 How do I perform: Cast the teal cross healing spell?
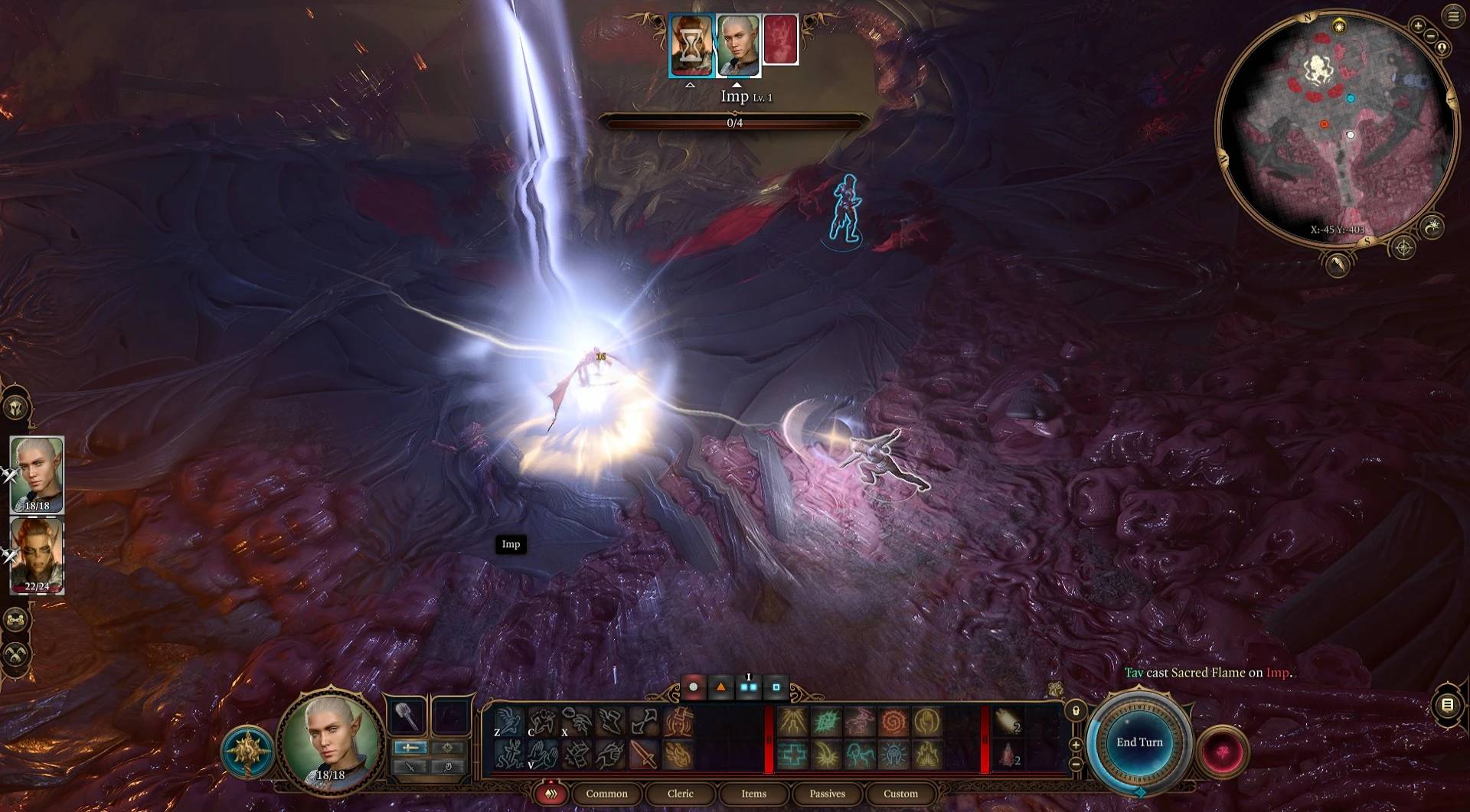tap(792, 755)
